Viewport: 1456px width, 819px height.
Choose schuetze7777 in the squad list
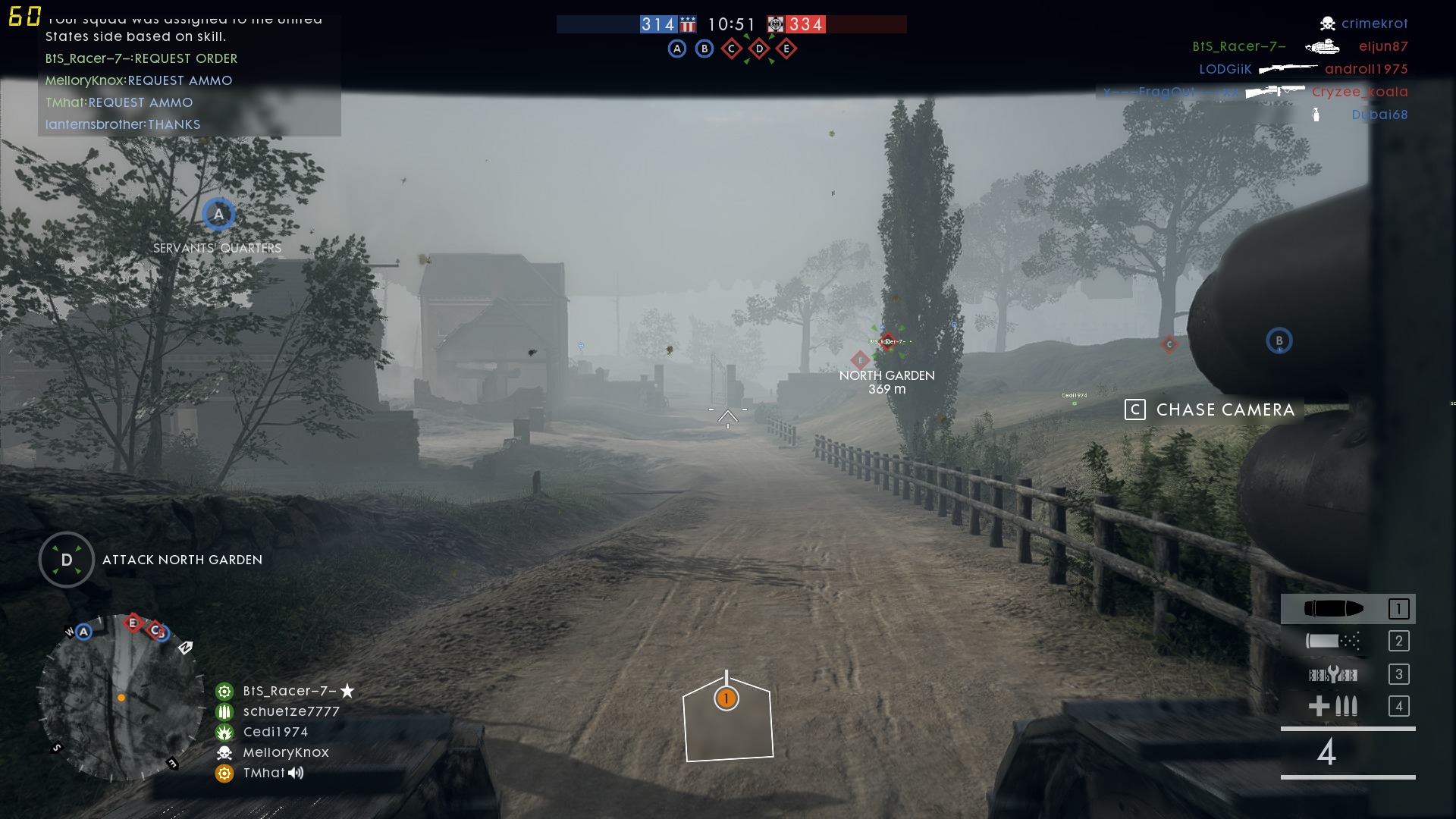291,711
